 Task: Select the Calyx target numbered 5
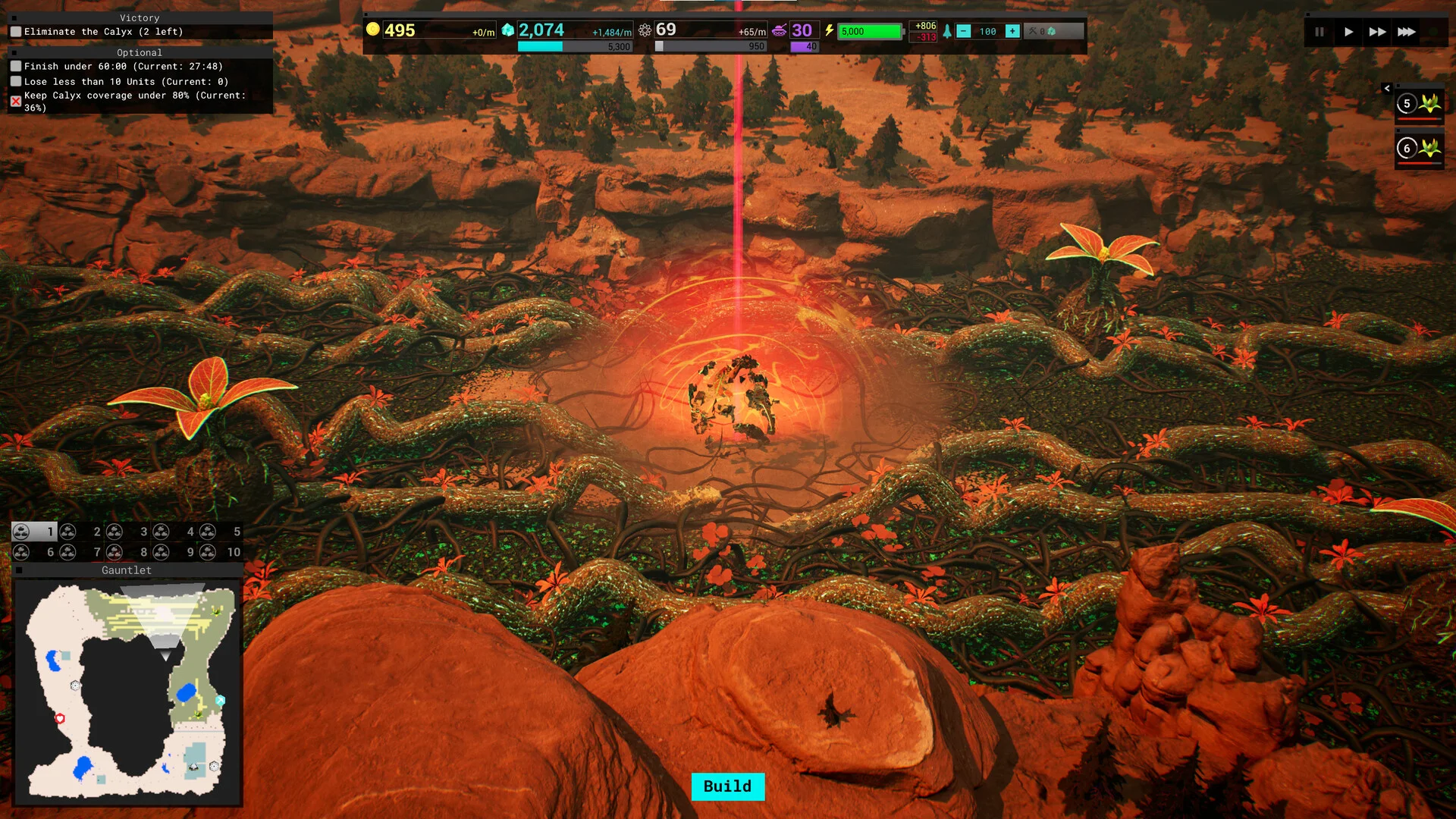[1419, 104]
